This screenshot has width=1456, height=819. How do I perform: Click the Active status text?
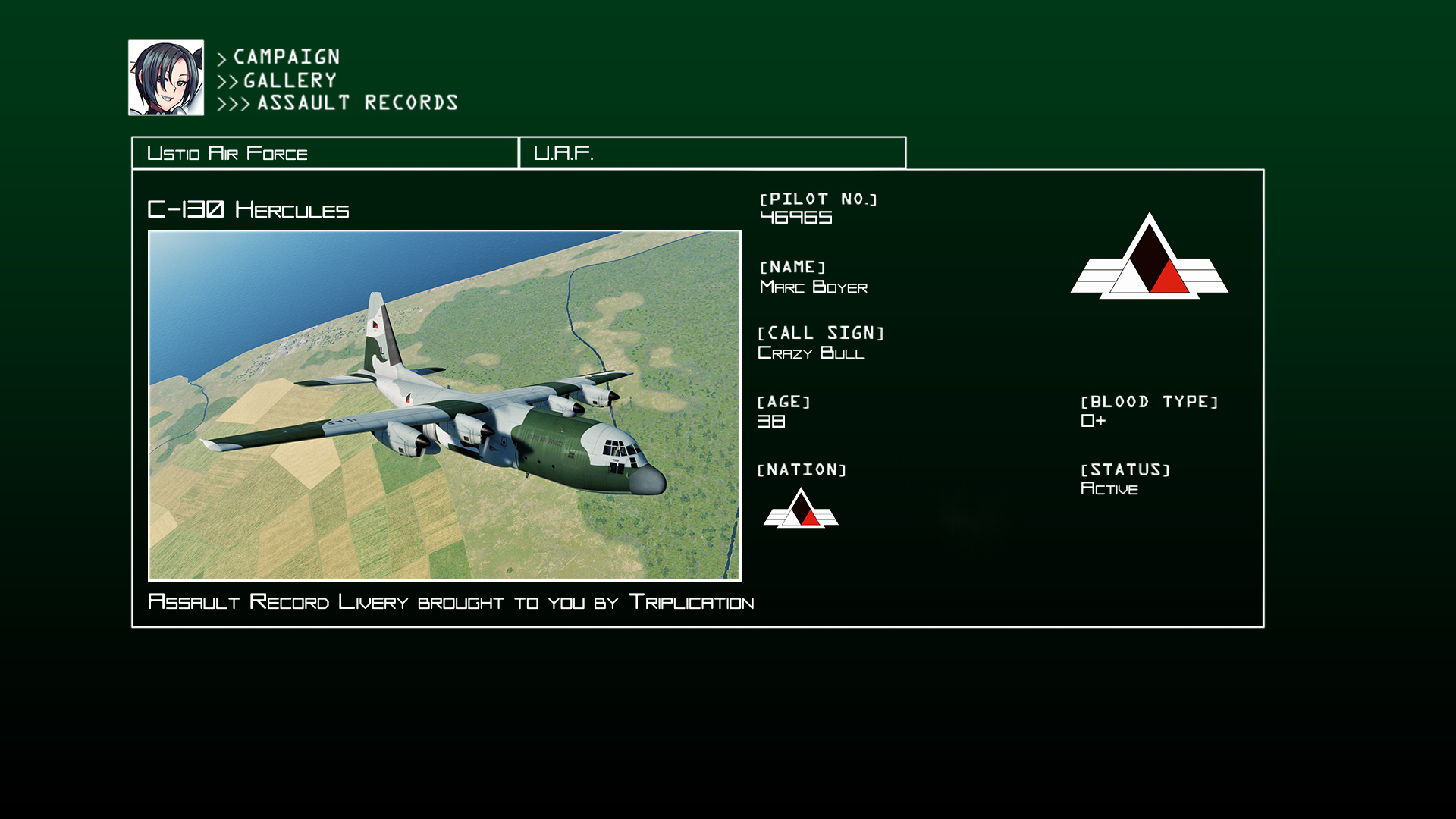[1110, 488]
